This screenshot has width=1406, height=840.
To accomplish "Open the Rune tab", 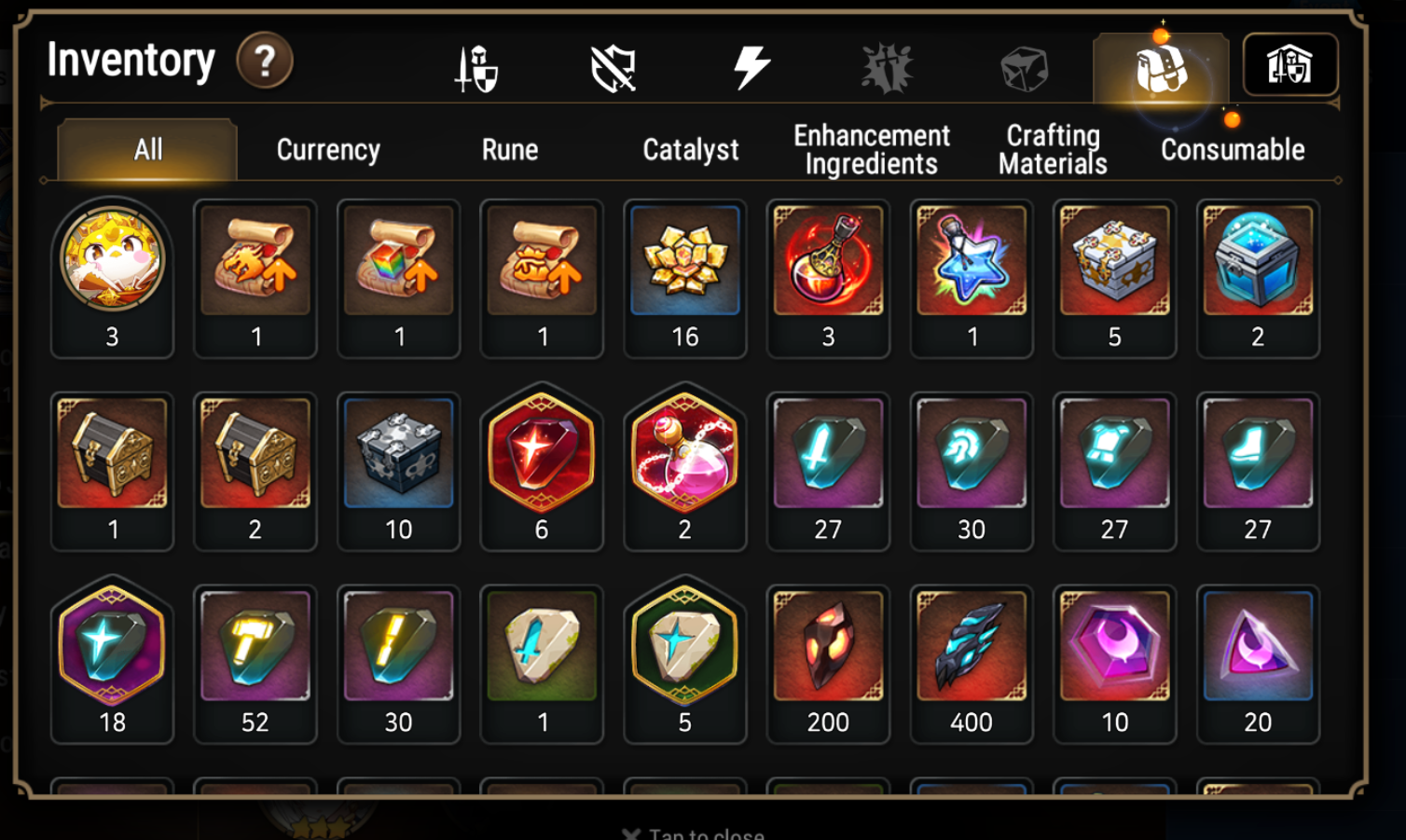I will click(x=509, y=148).
